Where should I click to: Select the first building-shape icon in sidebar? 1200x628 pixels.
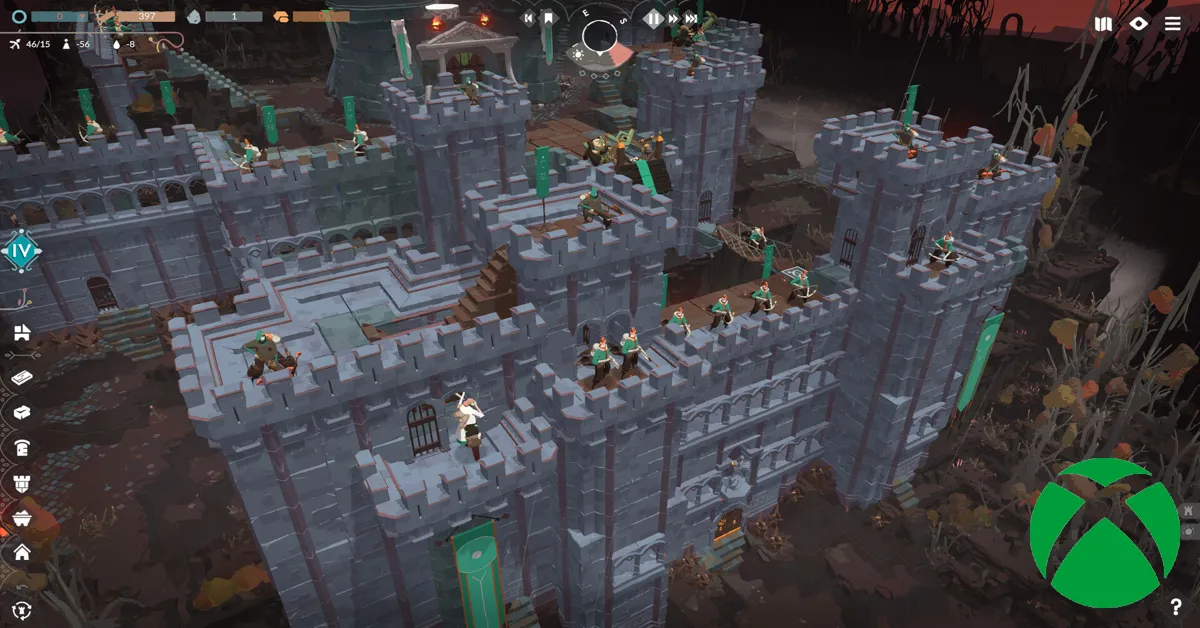click(x=21, y=333)
